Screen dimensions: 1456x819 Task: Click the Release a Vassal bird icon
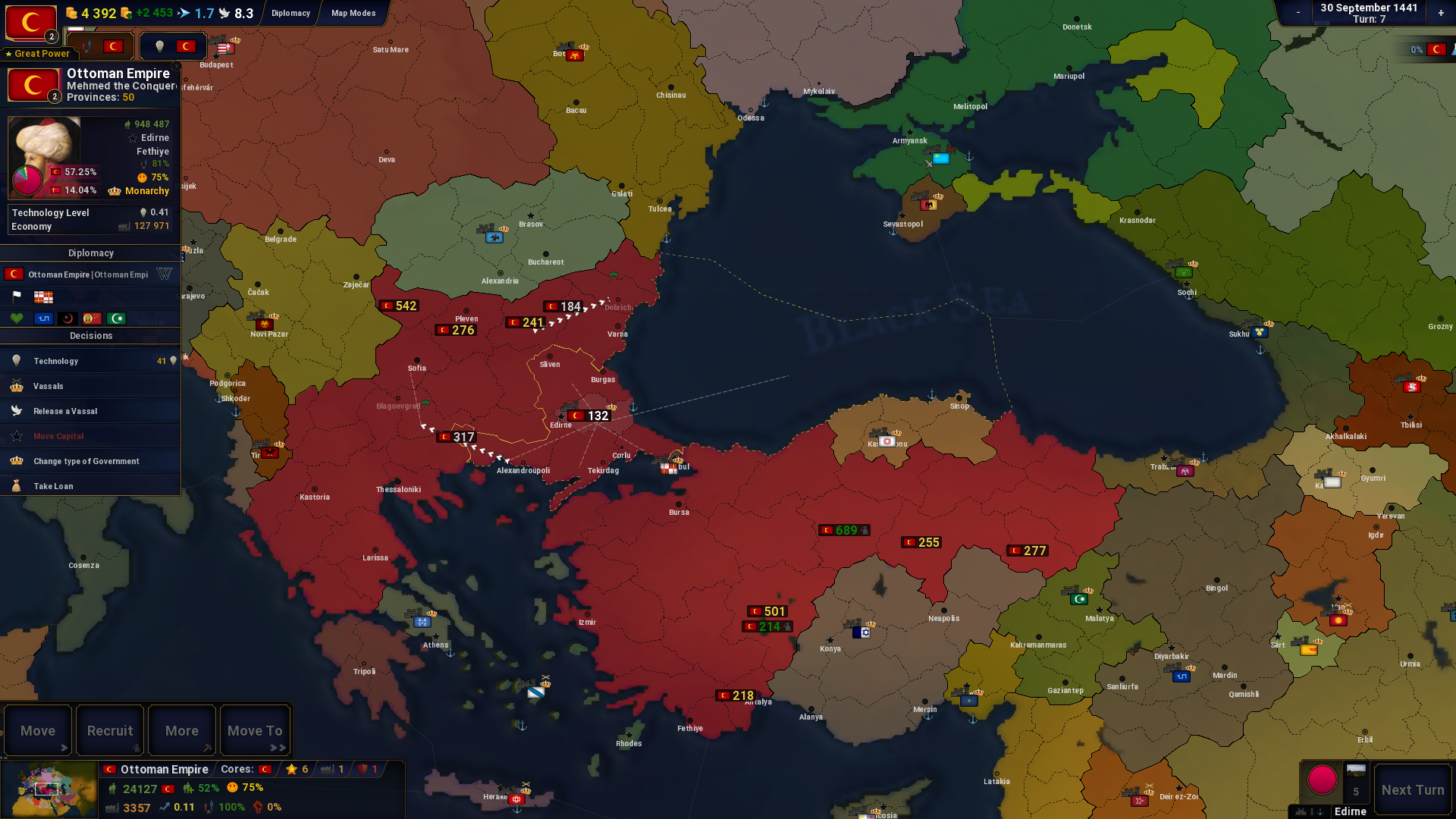click(x=17, y=410)
